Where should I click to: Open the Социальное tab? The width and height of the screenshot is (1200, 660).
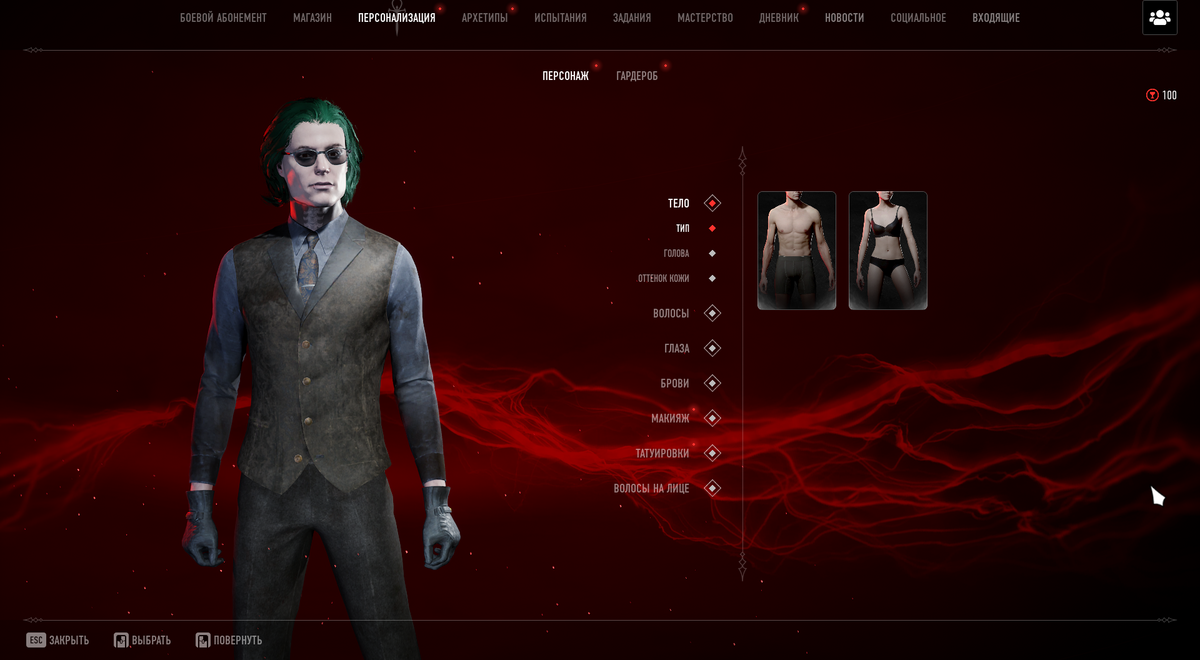918,18
